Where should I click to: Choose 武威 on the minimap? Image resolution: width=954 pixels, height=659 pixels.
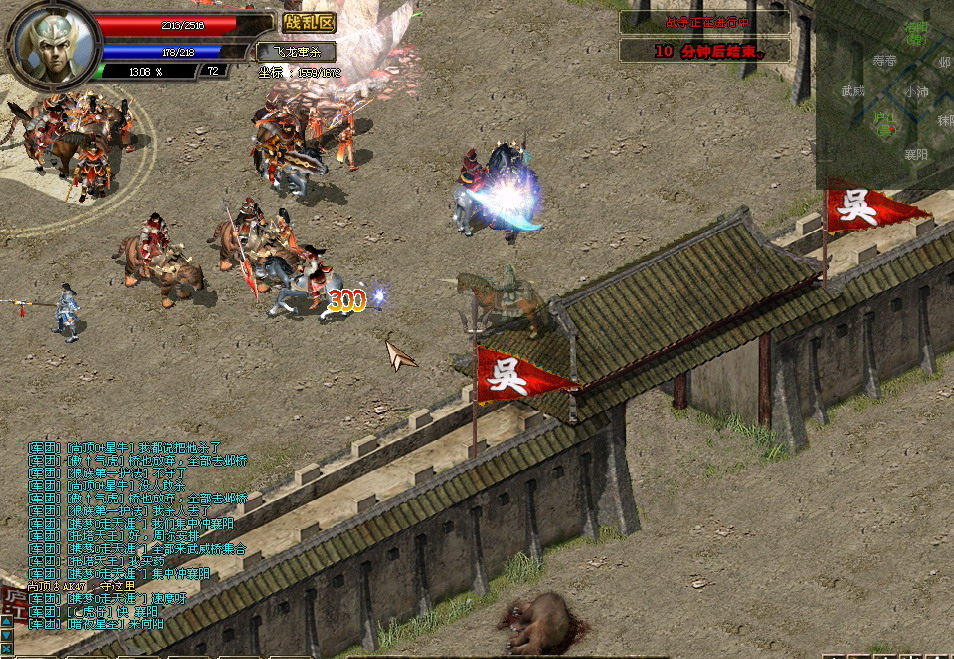pos(852,91)
